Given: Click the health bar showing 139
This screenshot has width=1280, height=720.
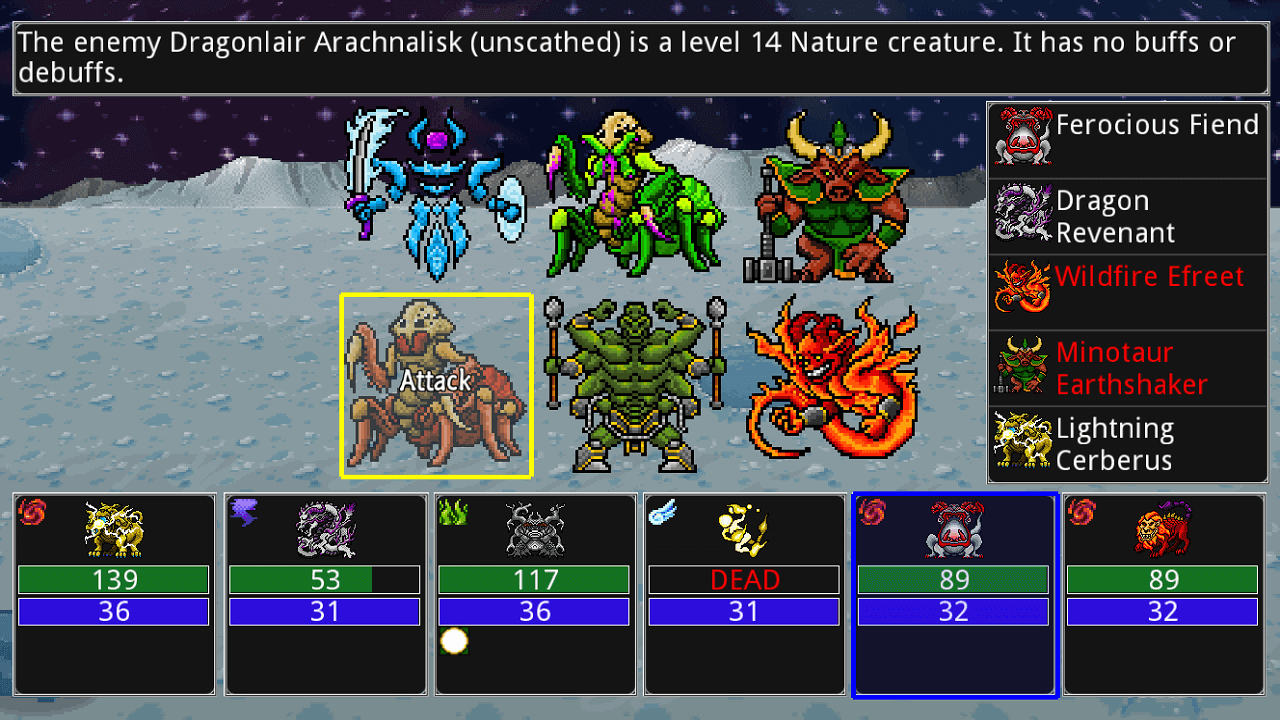Looking at the screenshot, I should 113,579.
